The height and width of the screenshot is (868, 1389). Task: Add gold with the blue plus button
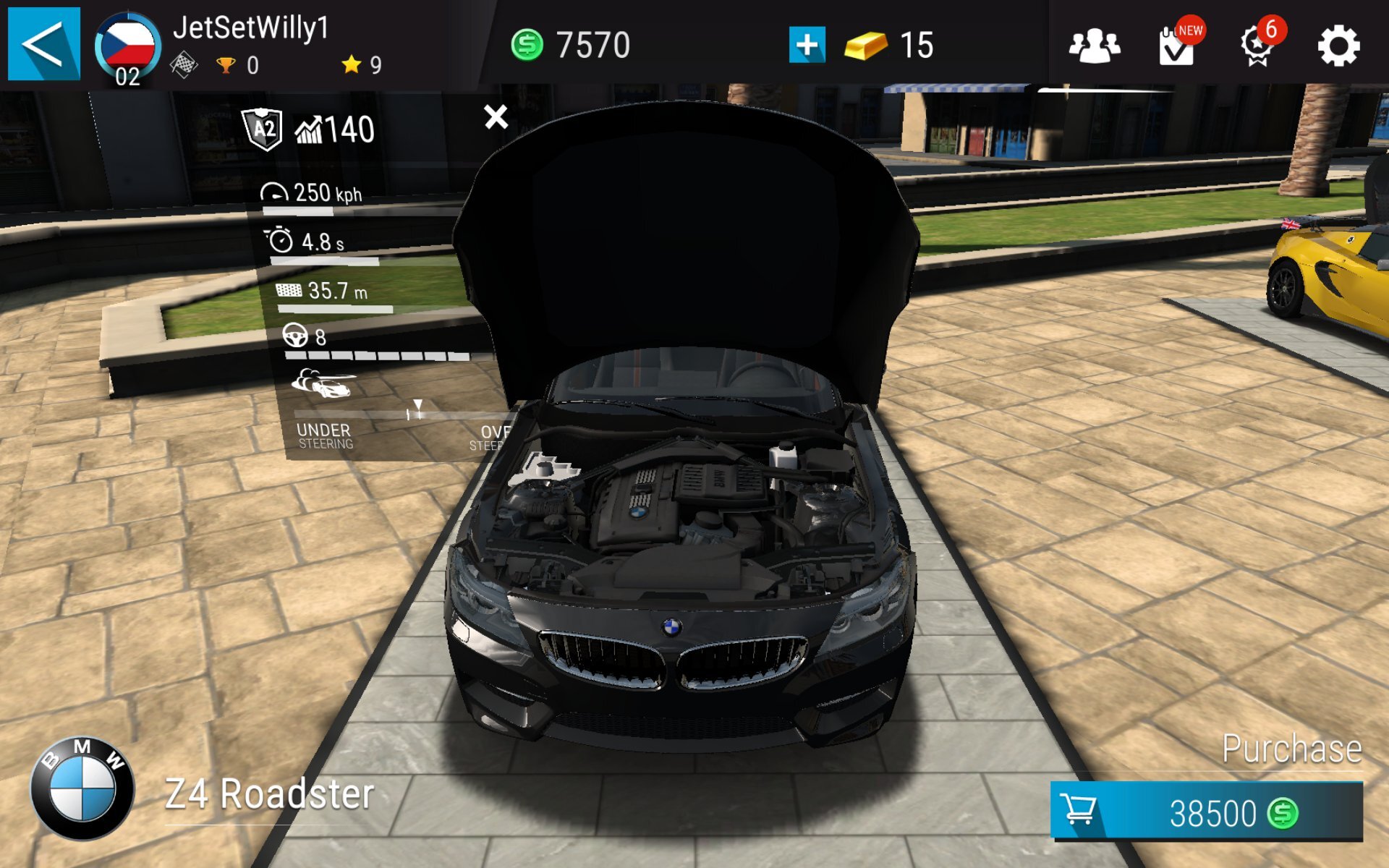(x=807, y=45)
